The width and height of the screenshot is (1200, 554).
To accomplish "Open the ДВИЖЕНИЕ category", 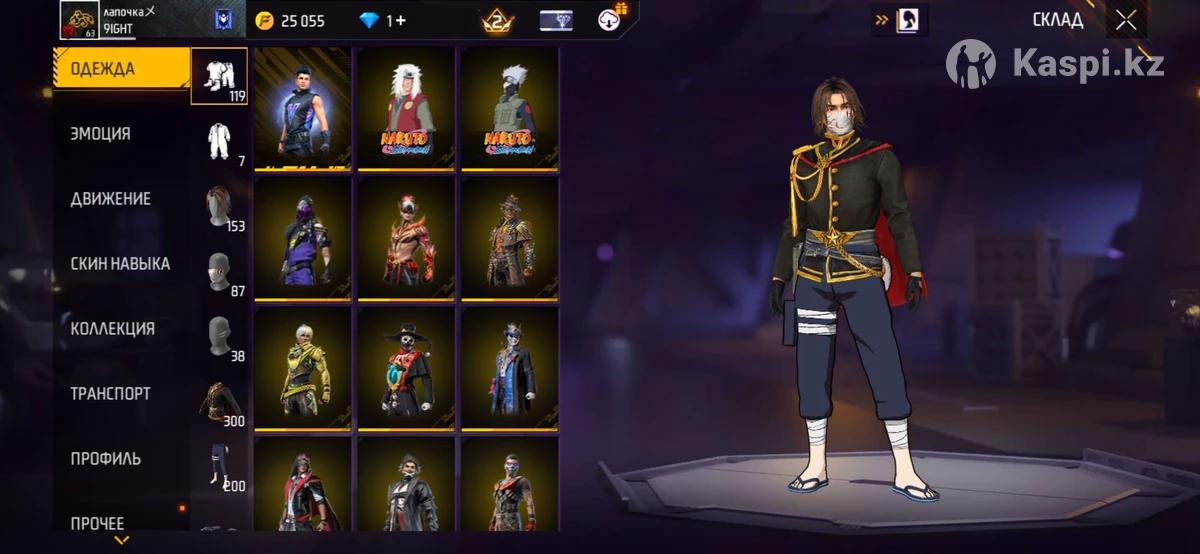I will [x=111, y=199].
